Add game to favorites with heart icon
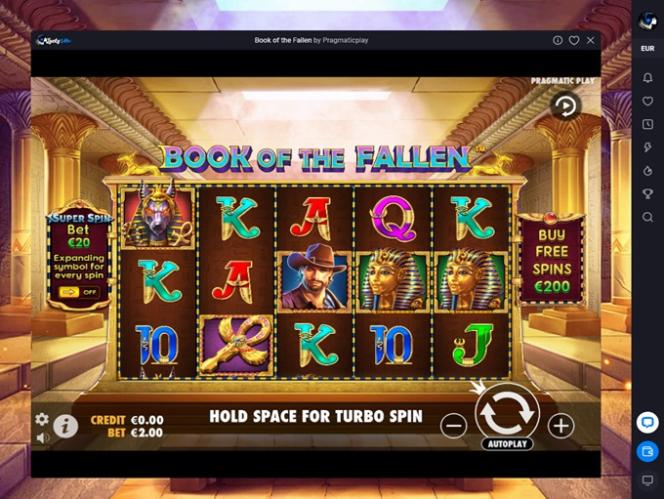This screenshot has width=664, height=499. pyautogui.click(x=574, y=40)
